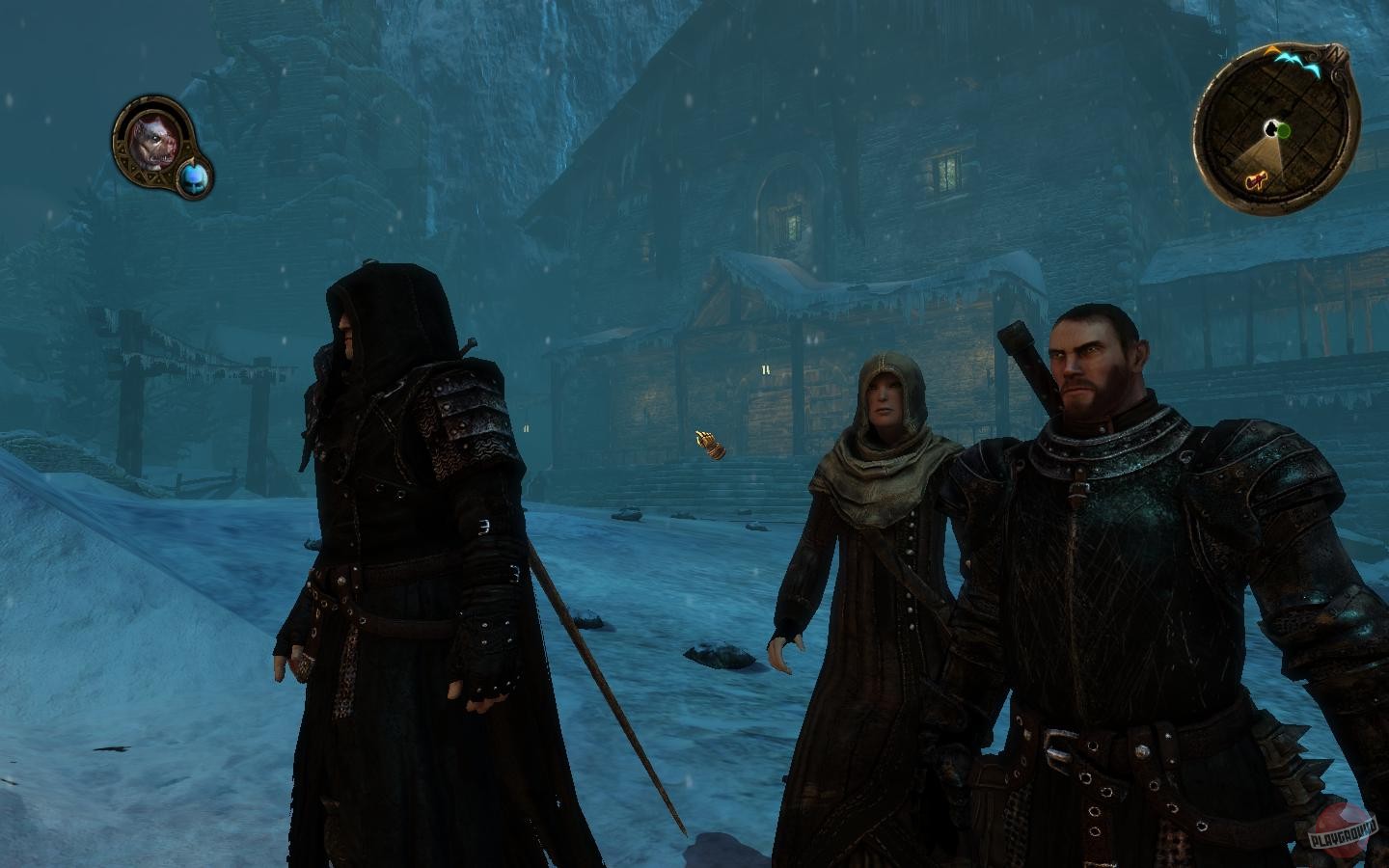The width and height of the screenshot is (1389, 868).
Task: Select the green objective dot on the minimap
Action: tap(1283, 129)
